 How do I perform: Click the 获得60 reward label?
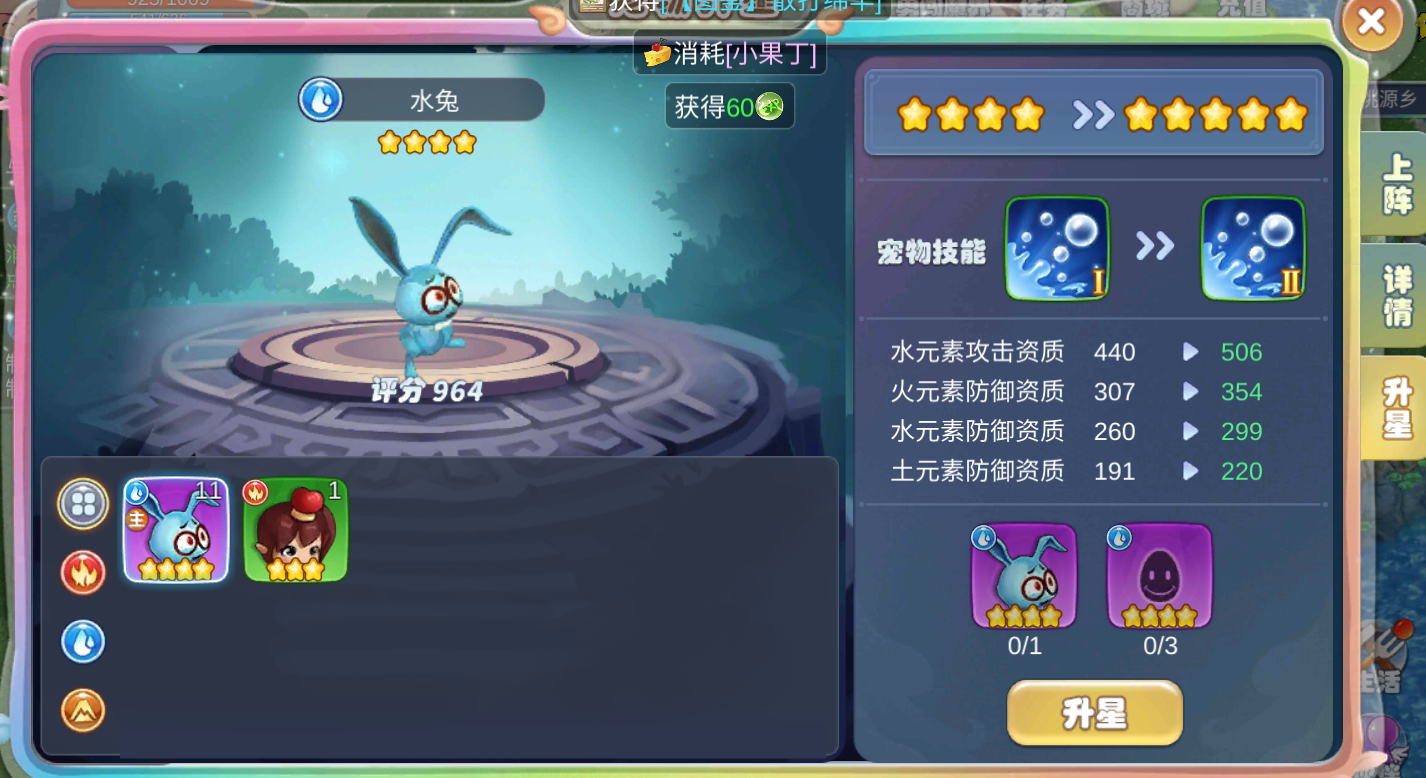tap(729, 106)
